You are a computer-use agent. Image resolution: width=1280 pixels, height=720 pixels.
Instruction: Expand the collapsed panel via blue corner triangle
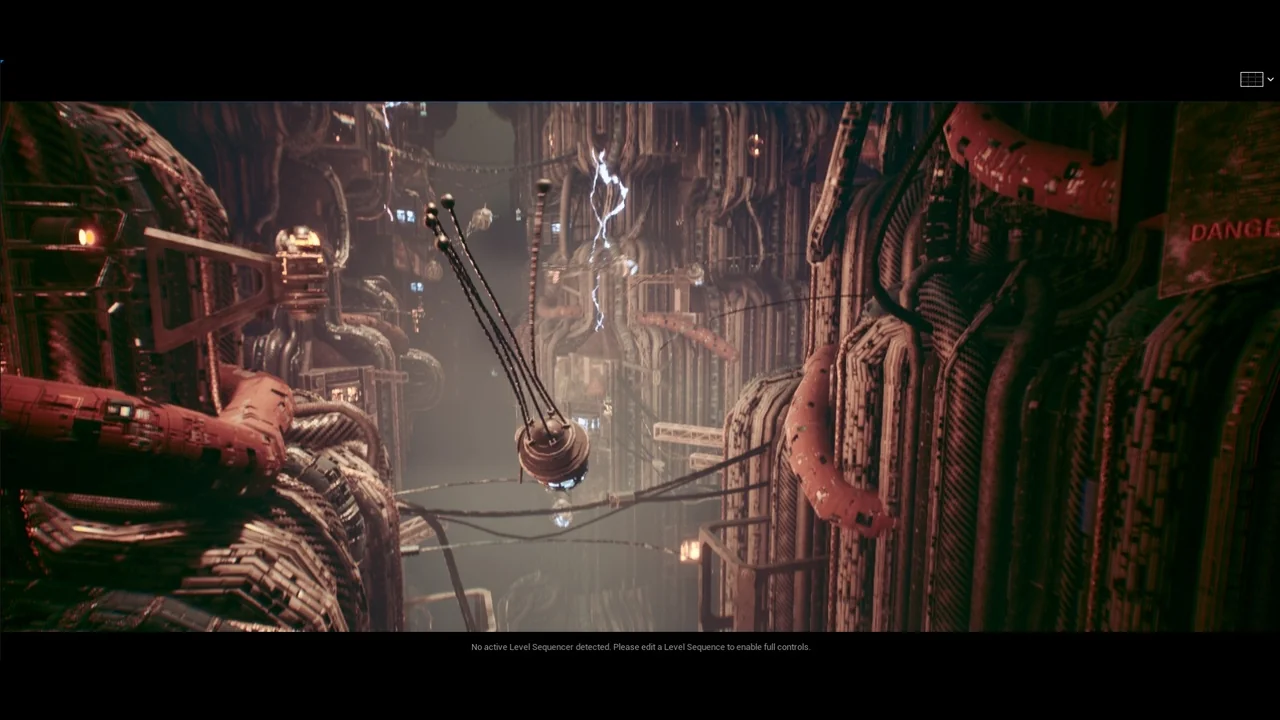[x=3, y=62]
